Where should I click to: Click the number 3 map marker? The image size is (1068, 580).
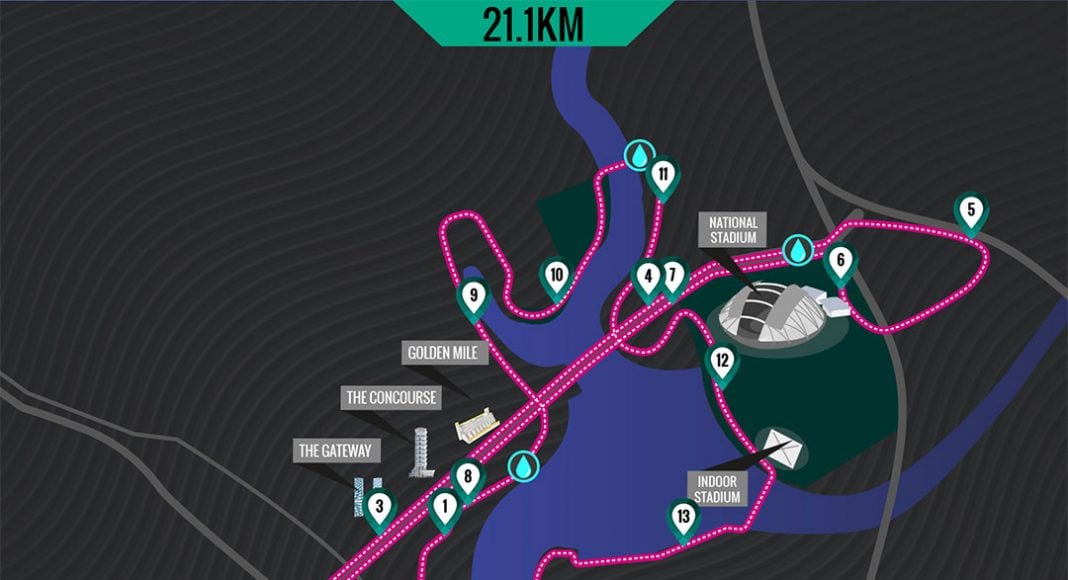click(x=378, y=508)
